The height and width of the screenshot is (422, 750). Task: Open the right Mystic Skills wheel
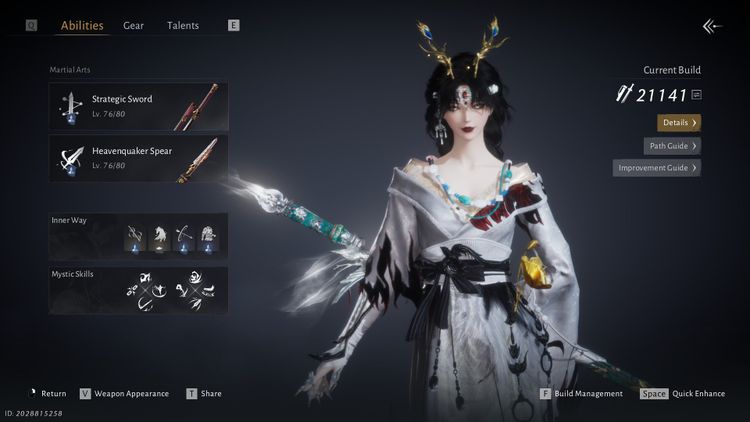coord(191,289)
